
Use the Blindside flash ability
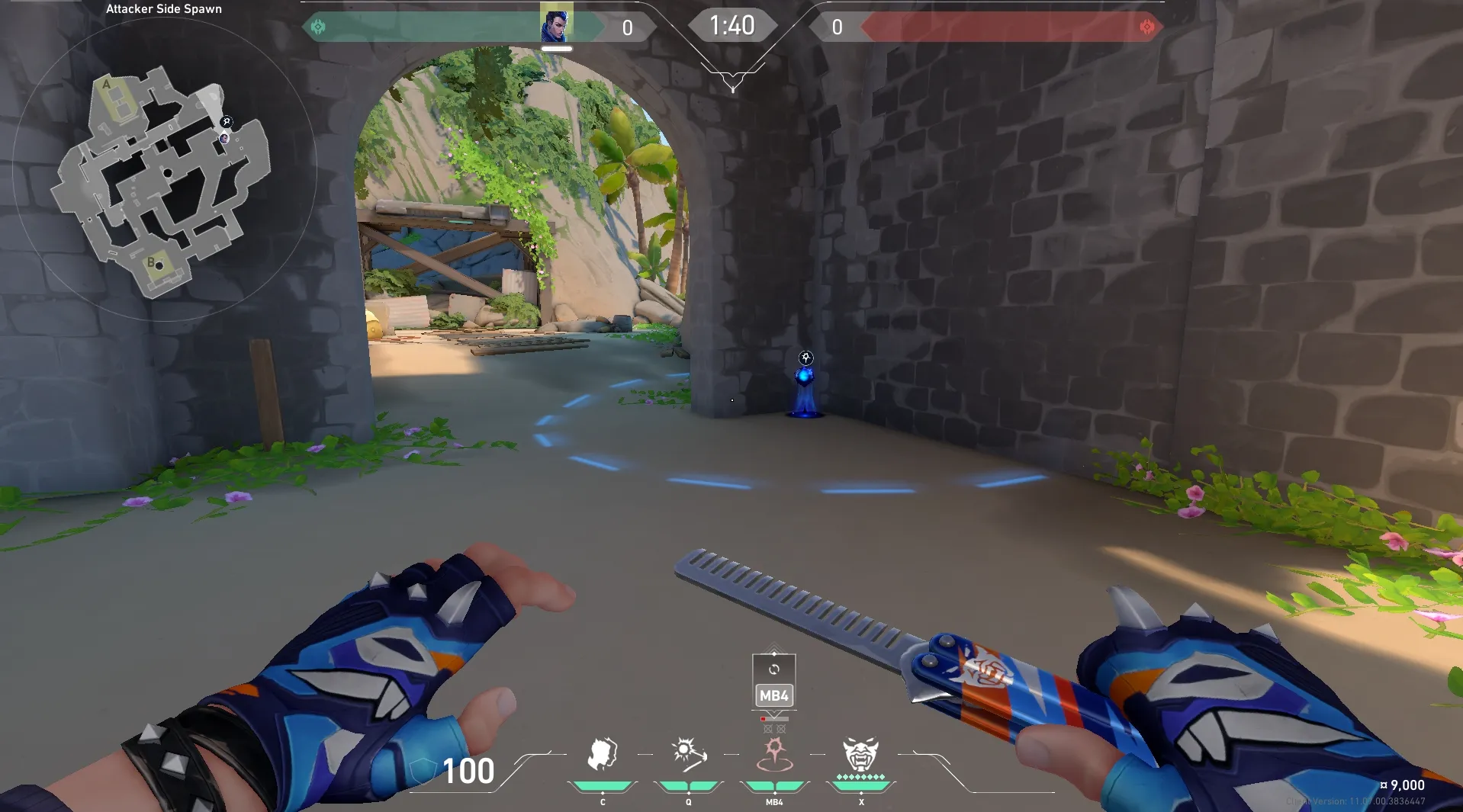click(x=689, y=755)
